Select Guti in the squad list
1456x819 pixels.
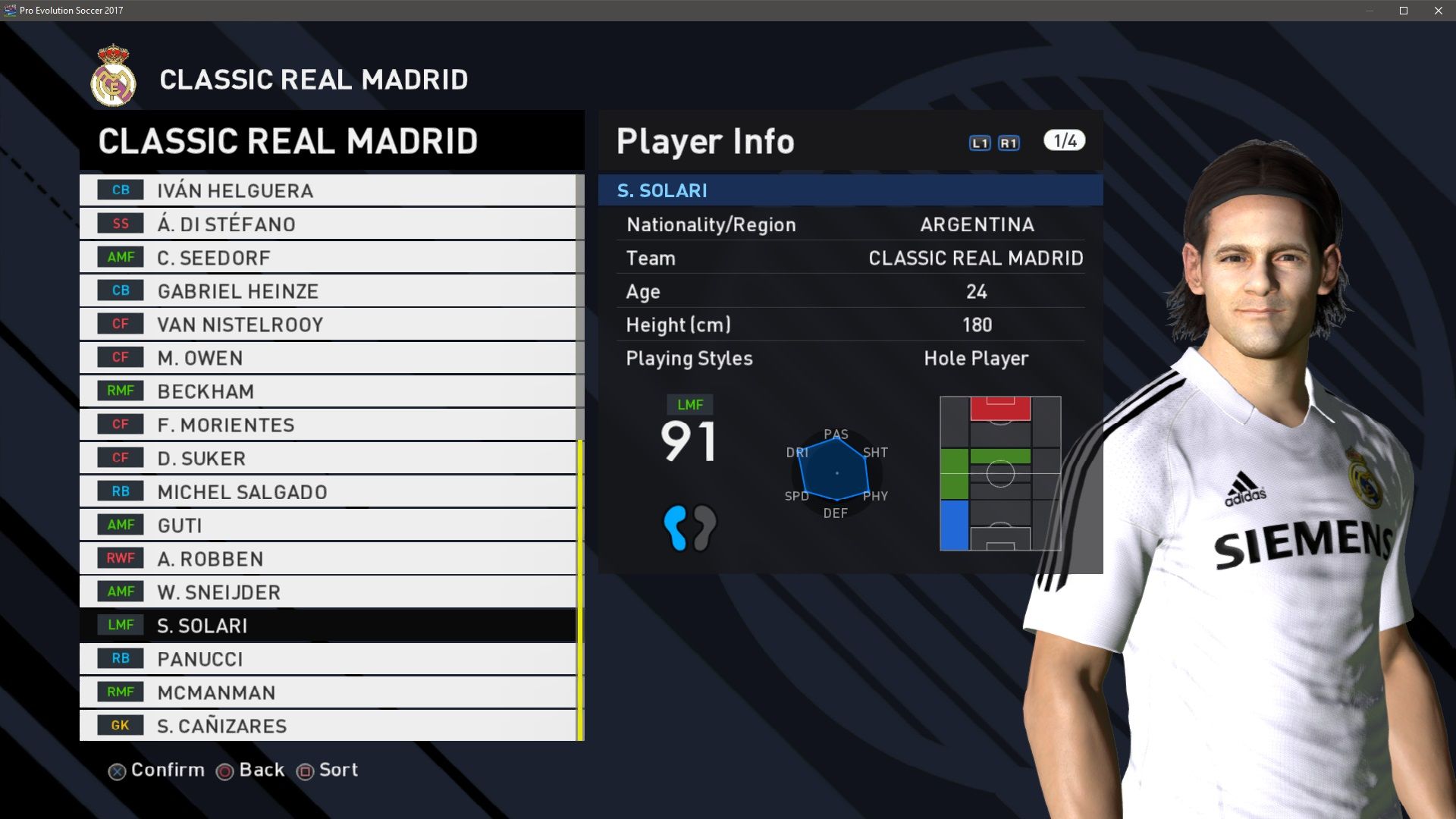tap(328, 525)
